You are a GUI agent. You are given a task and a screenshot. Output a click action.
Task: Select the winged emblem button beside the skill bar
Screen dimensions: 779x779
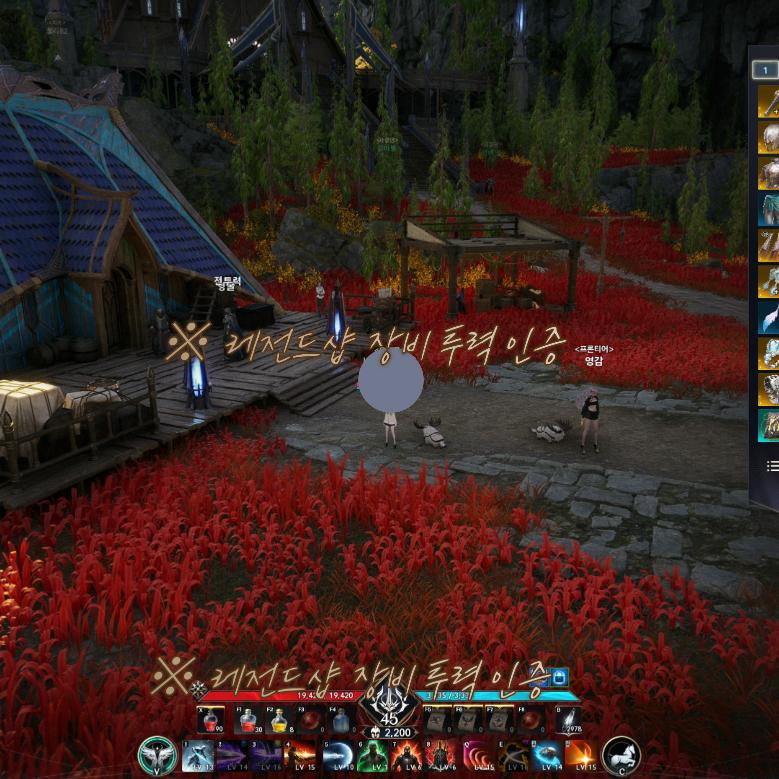tap(157, 755)
